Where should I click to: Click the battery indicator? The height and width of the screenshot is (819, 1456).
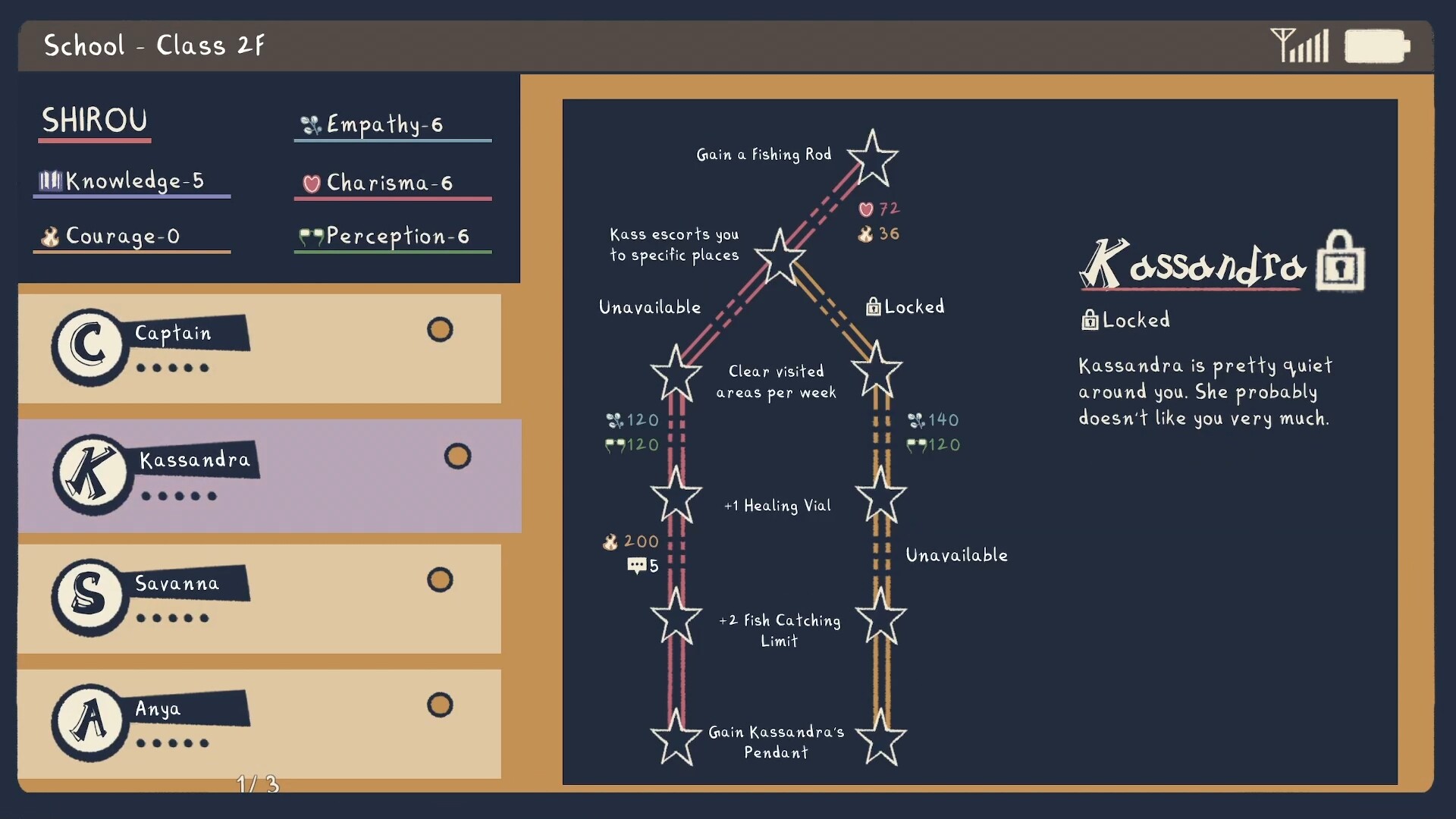(x=1376, y=45)
